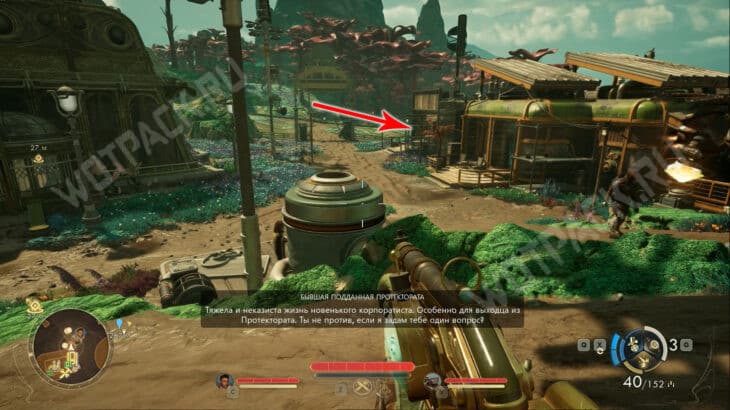
Task: Select the left companion portrait
Action: click(x=224, y=381)
